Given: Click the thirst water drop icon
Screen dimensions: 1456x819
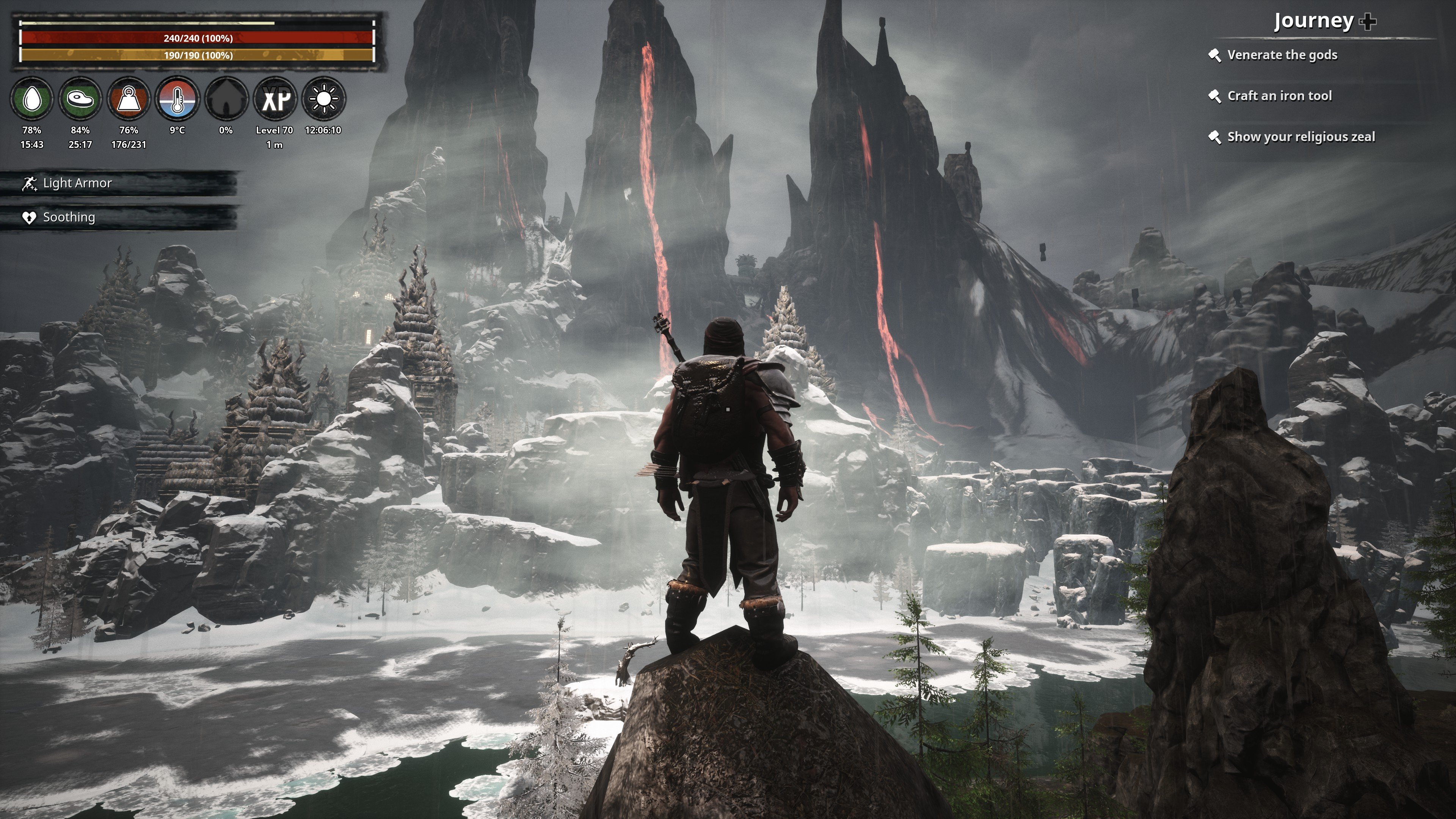Looking at the screenshot, I should [x=31, y=99].
